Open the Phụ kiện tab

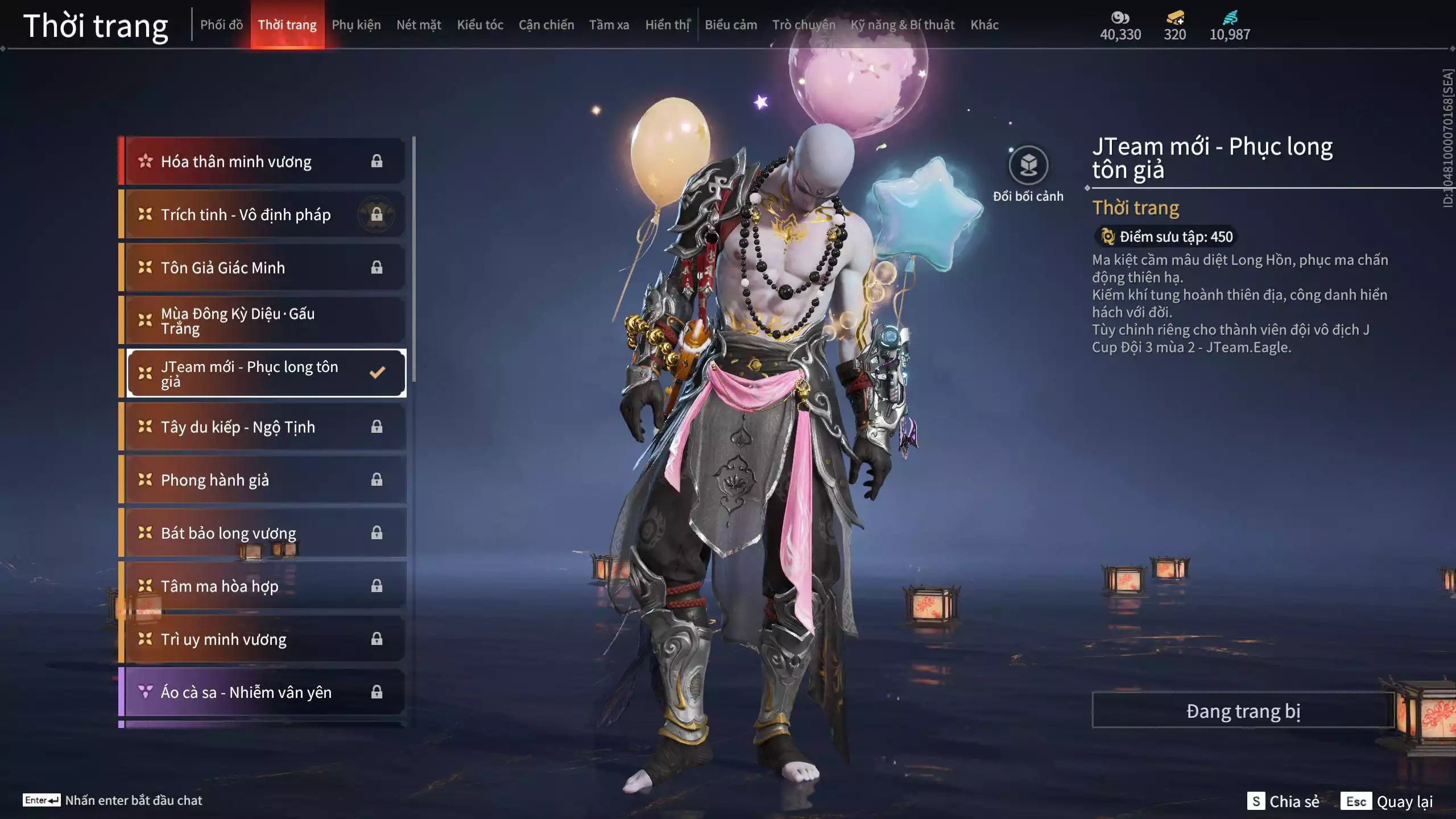click(356, 25)
